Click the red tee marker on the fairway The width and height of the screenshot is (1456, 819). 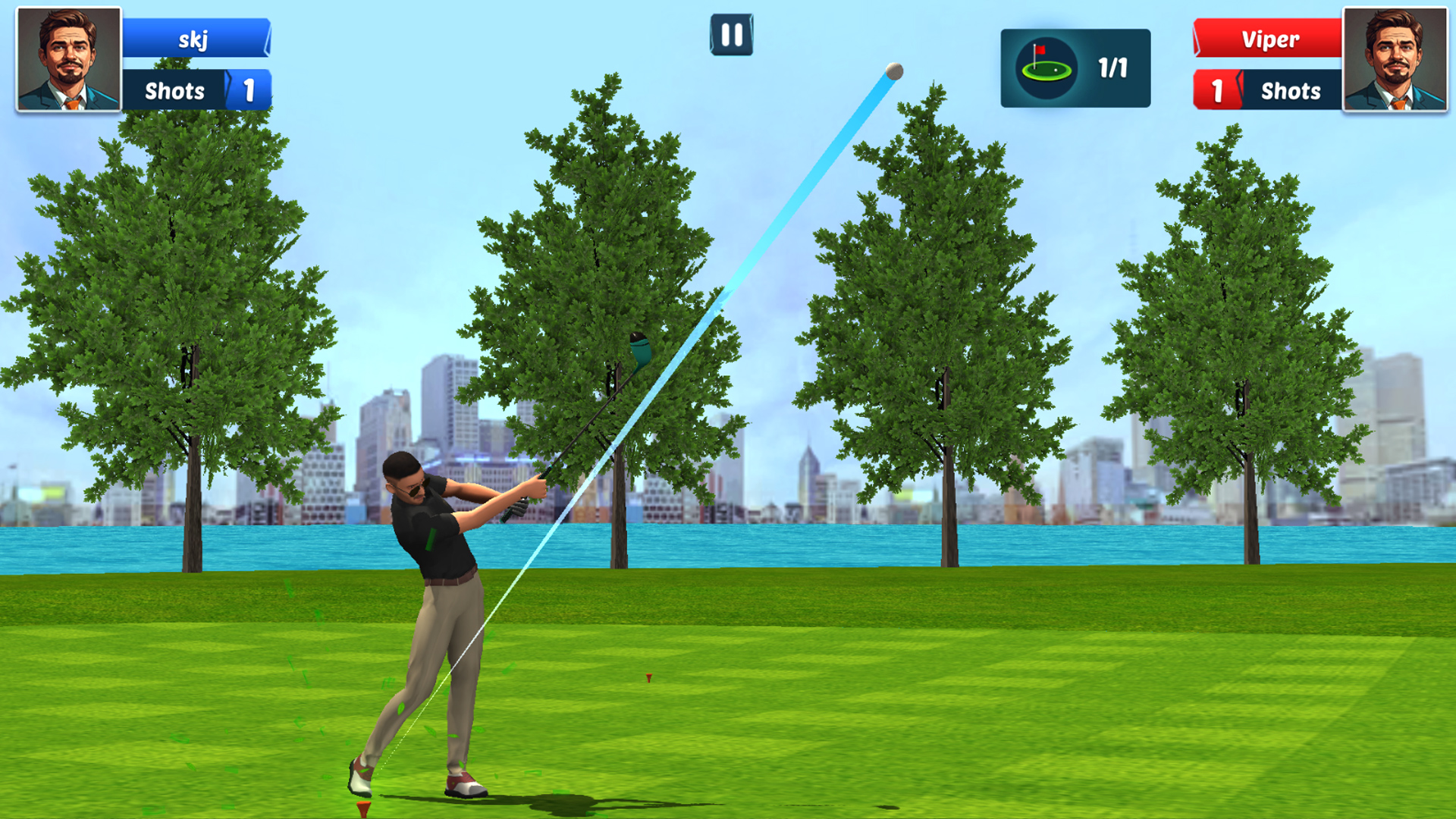point(648,679)
